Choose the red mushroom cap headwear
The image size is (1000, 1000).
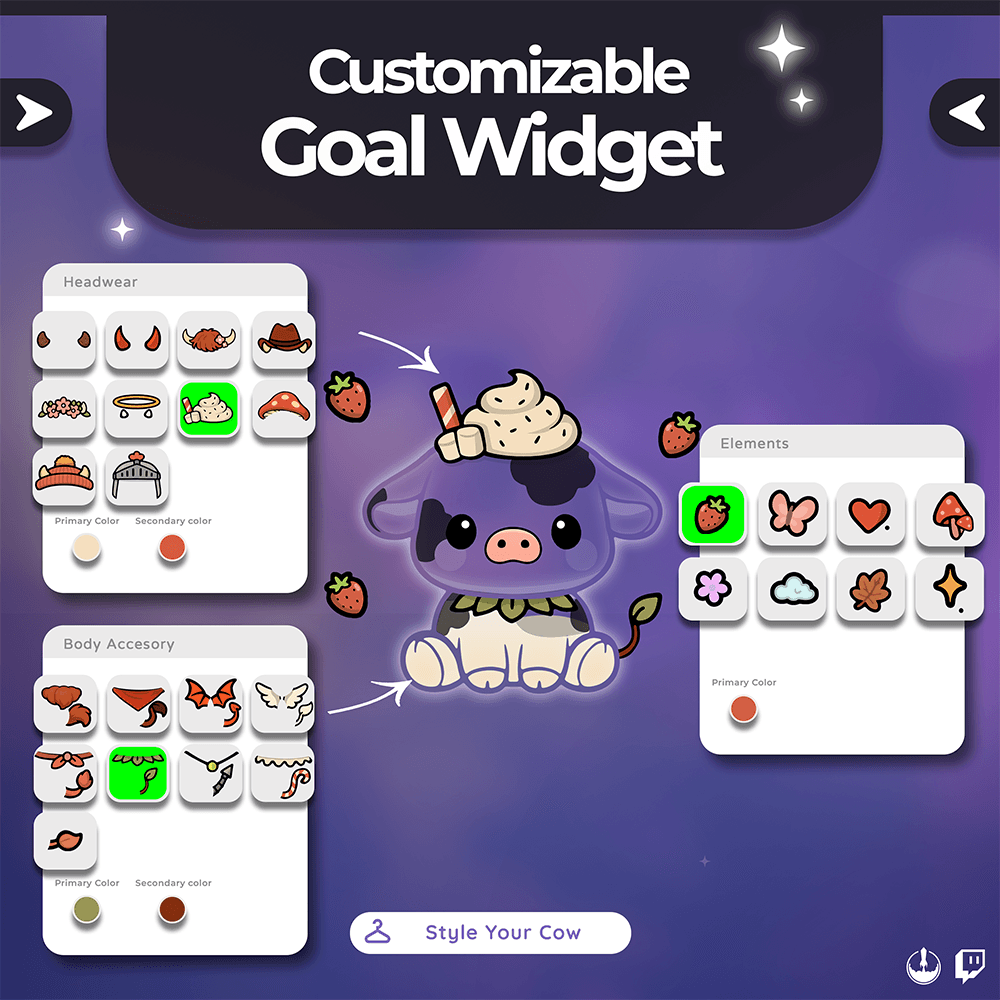click(x=284, y=409)
